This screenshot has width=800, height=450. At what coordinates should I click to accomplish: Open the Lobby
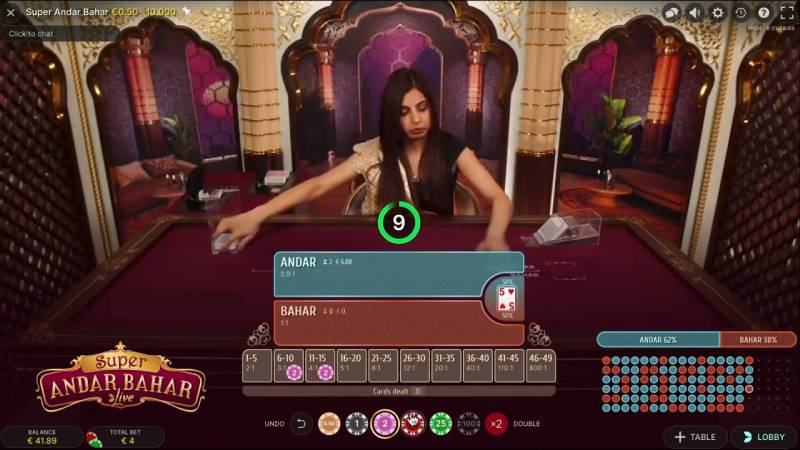(x=763, y=437)
